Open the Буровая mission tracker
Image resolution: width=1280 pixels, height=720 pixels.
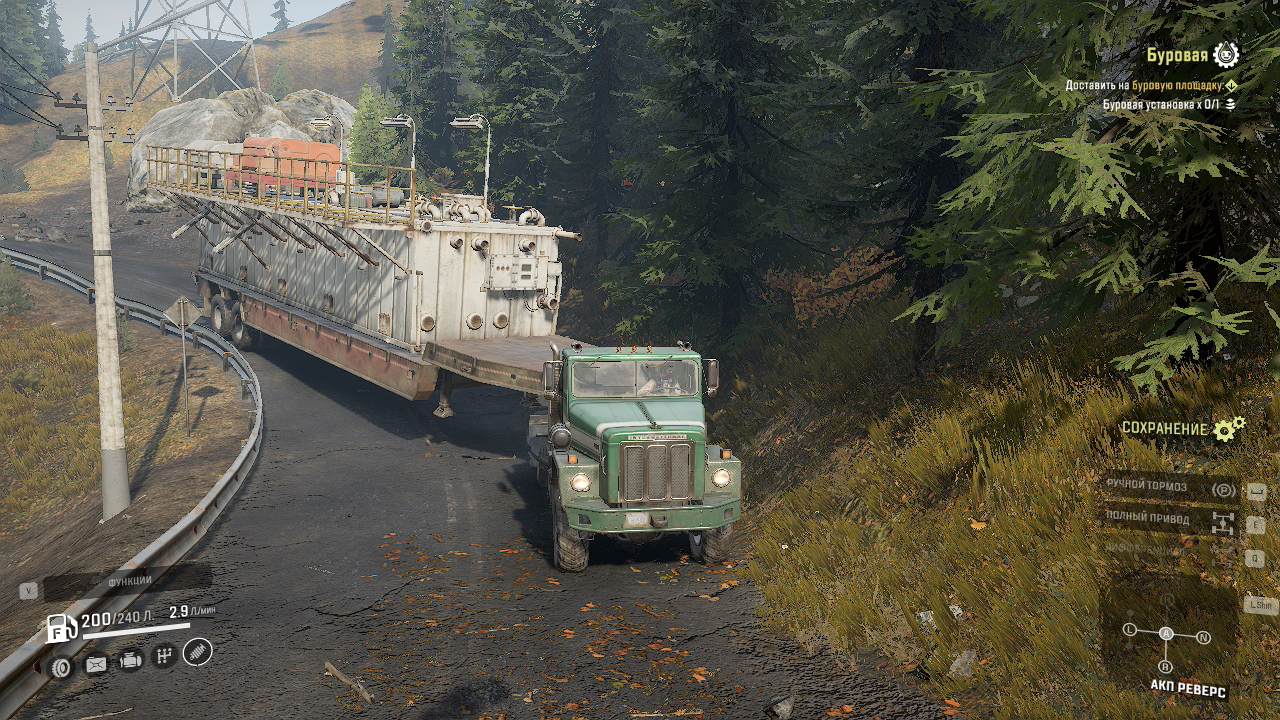[x=1177, y=55]
